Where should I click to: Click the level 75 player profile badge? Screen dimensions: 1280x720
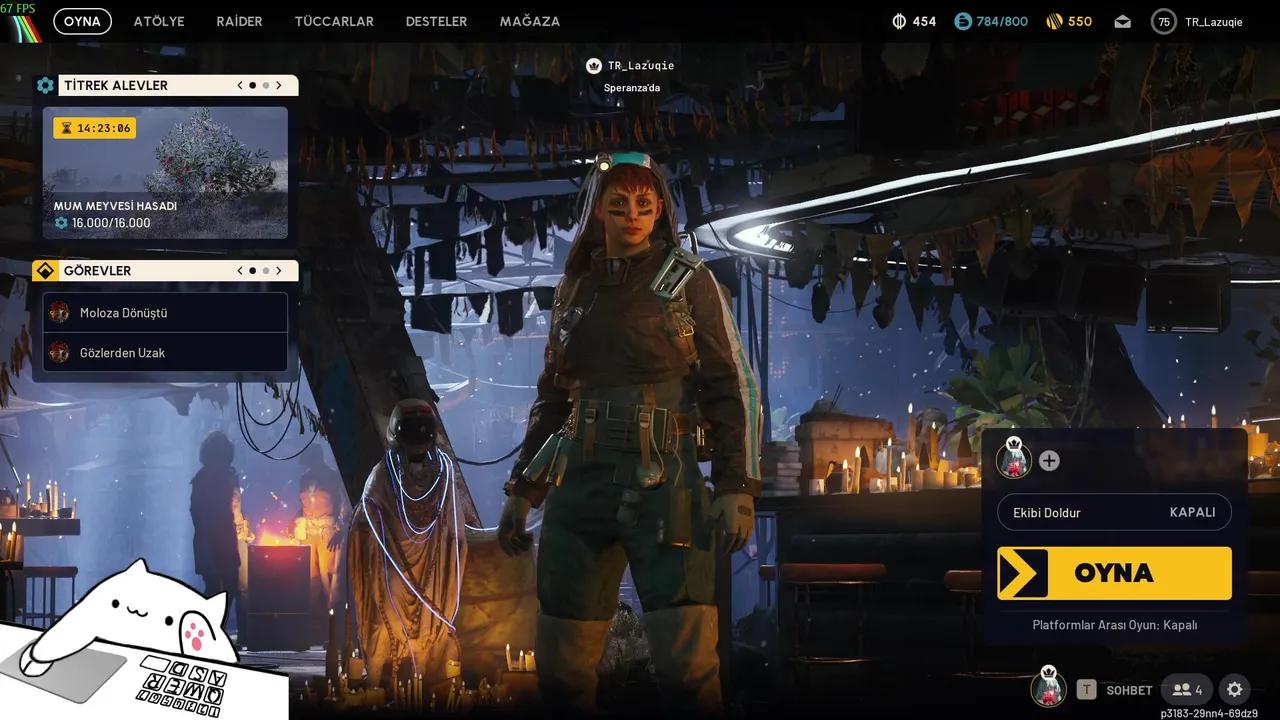coord(1162,20)
